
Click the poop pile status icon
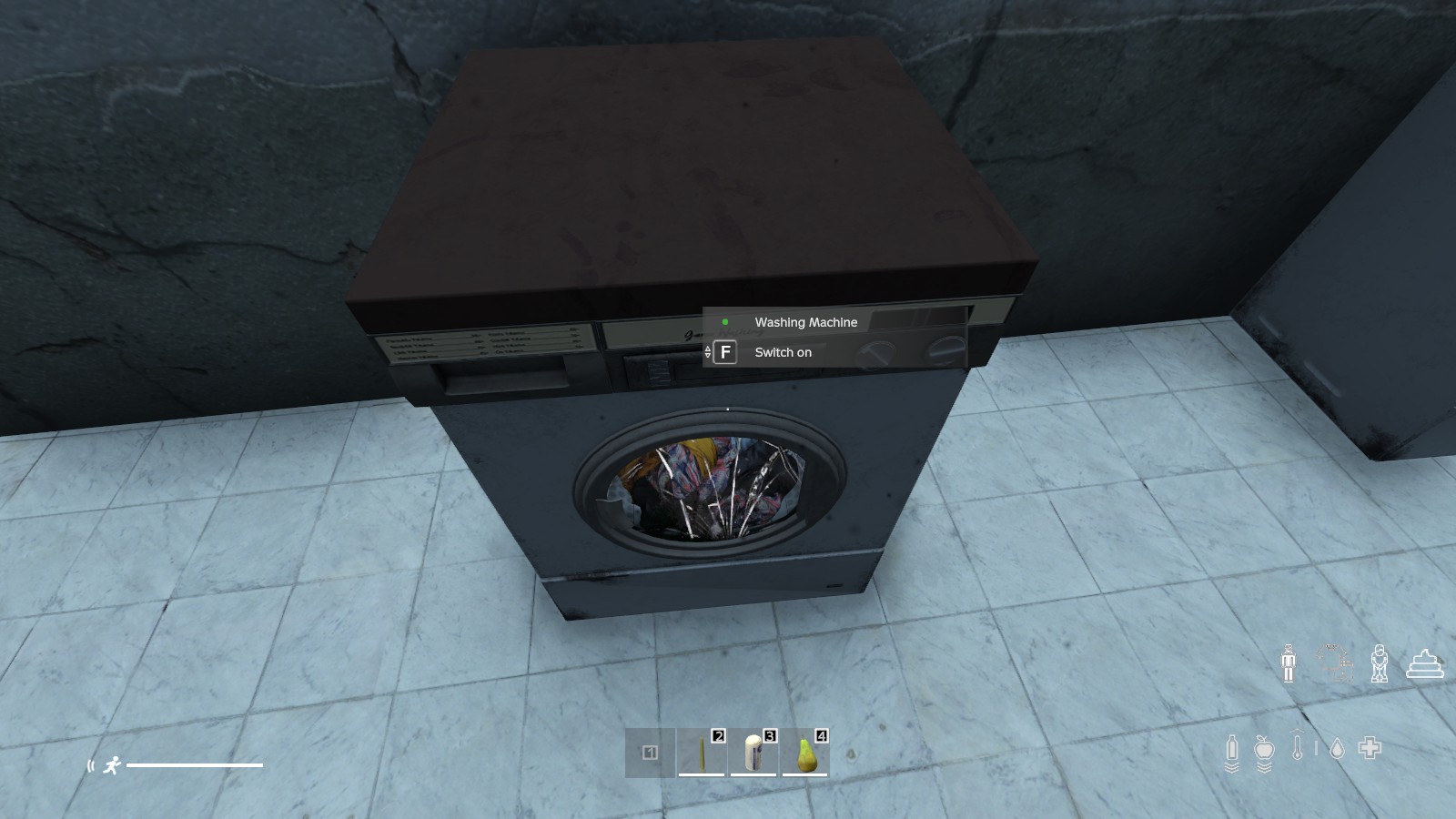click(1425, 663)
